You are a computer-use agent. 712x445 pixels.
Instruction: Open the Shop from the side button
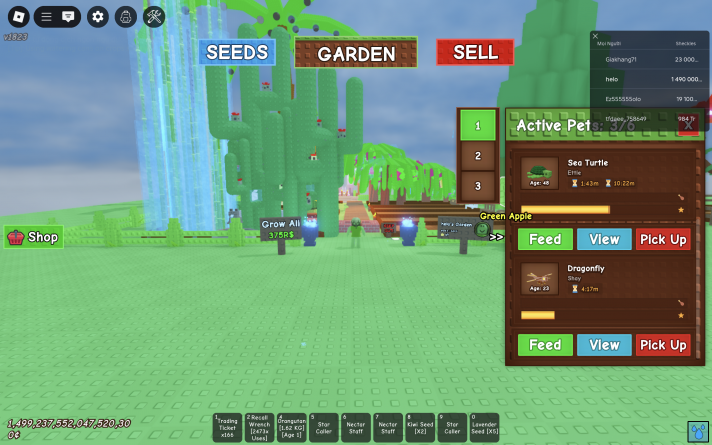tap(34, 237)
